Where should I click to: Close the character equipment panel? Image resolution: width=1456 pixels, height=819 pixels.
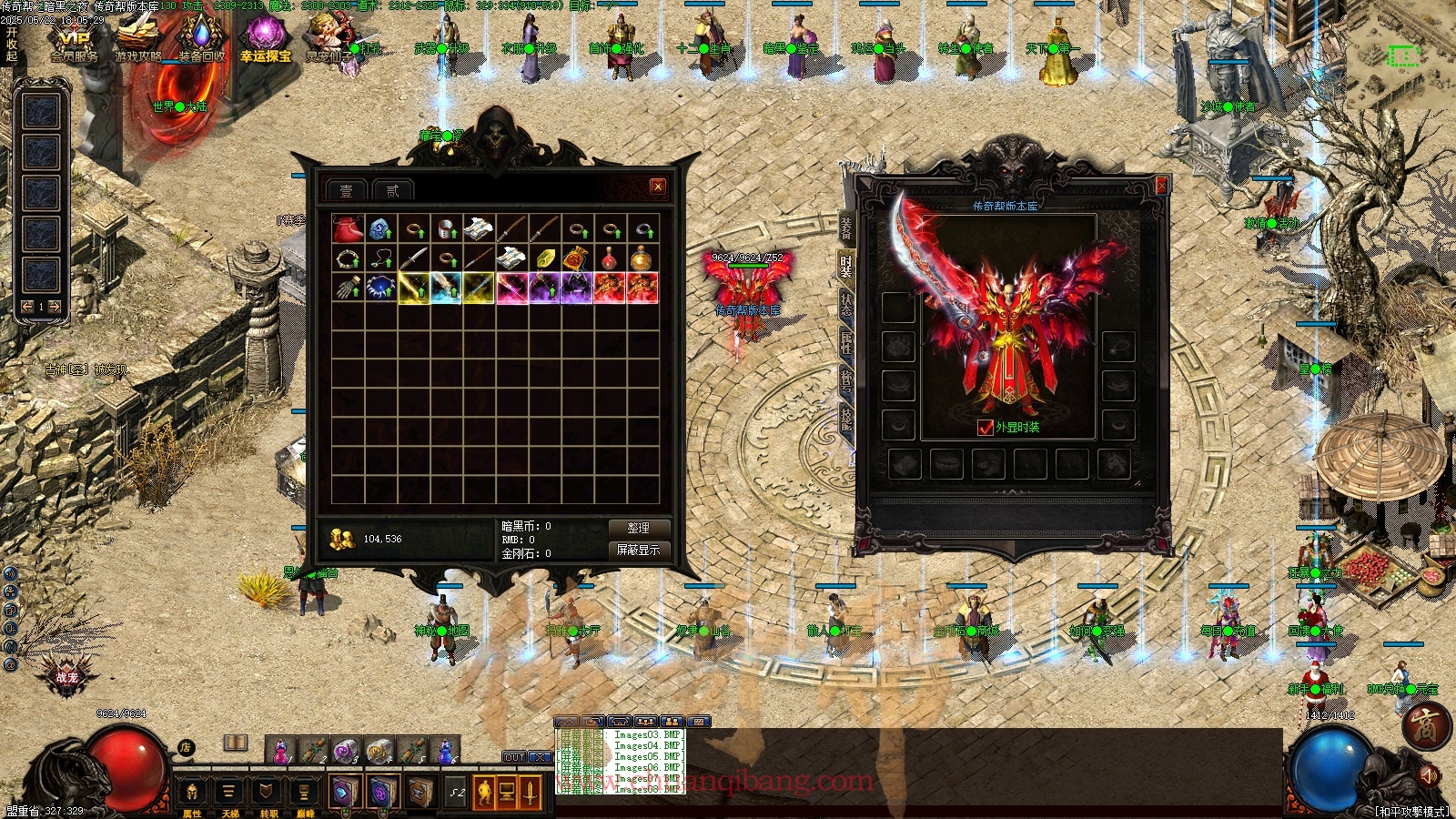pyautogui.click(x=1161, y=186)
